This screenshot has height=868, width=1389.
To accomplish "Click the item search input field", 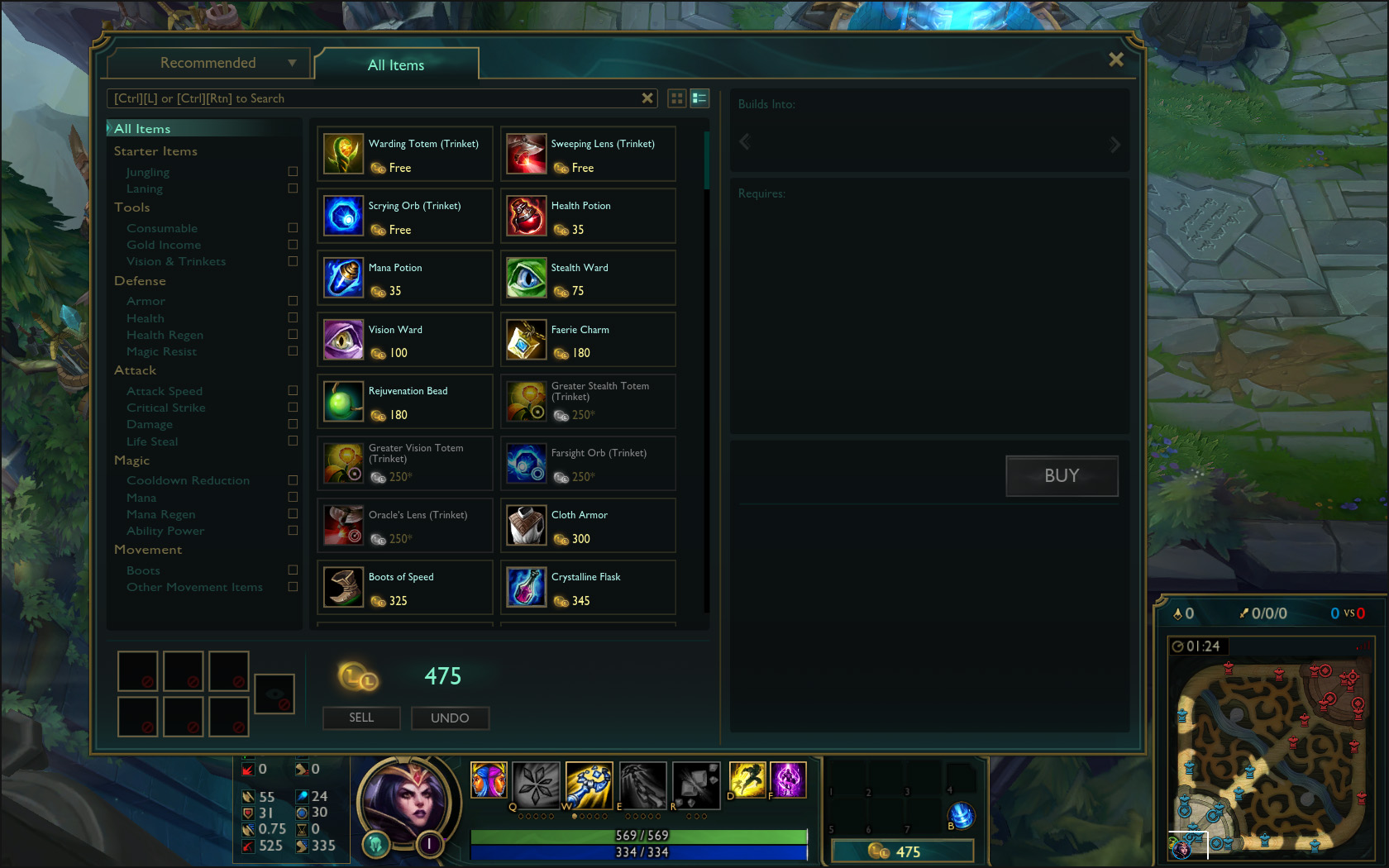I will coord(372,98).
